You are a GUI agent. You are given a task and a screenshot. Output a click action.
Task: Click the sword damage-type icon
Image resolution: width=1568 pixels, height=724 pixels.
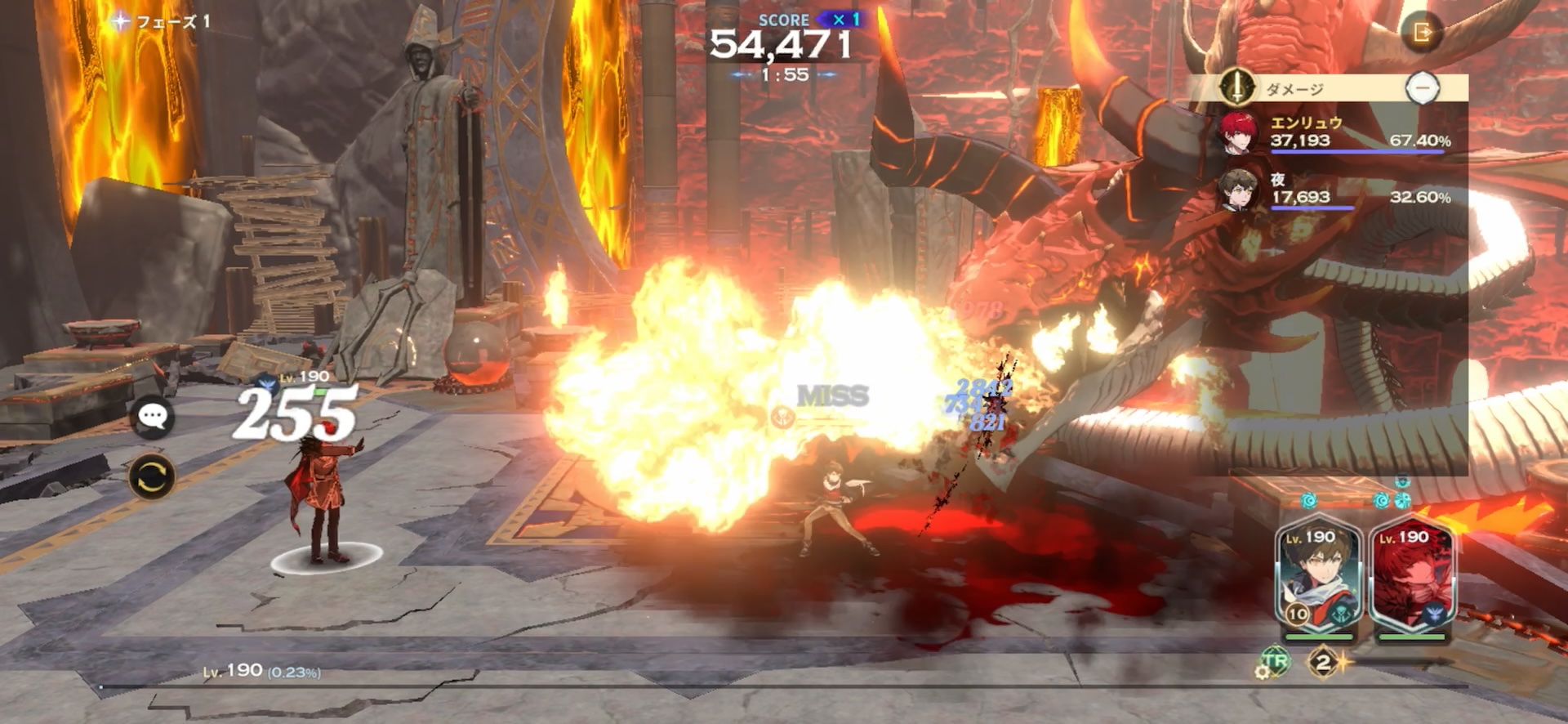(1237, 87)
